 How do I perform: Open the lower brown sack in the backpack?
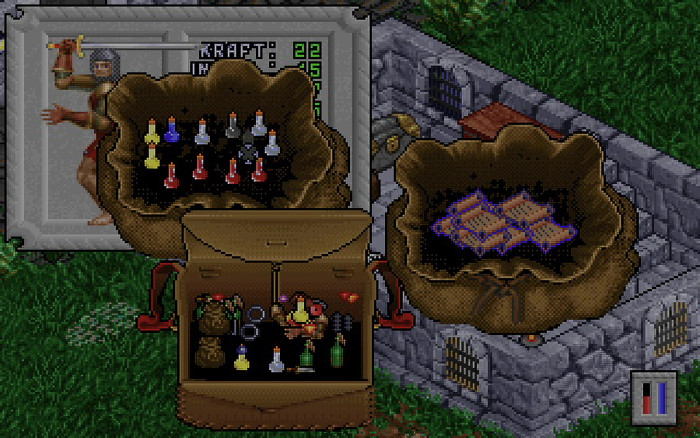click(210, 352)
